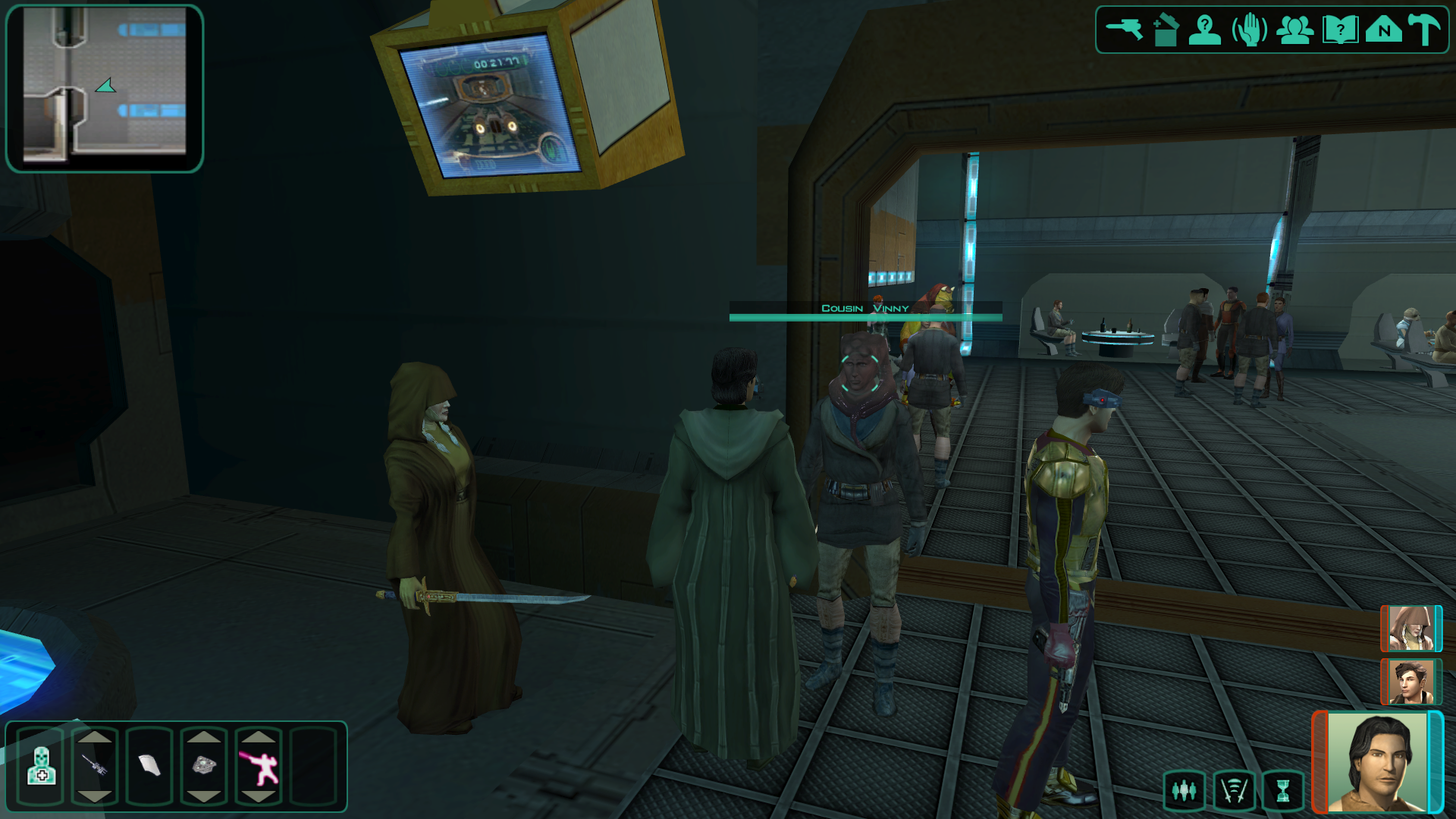Open the journal book icon

(x=1340, y=30)
